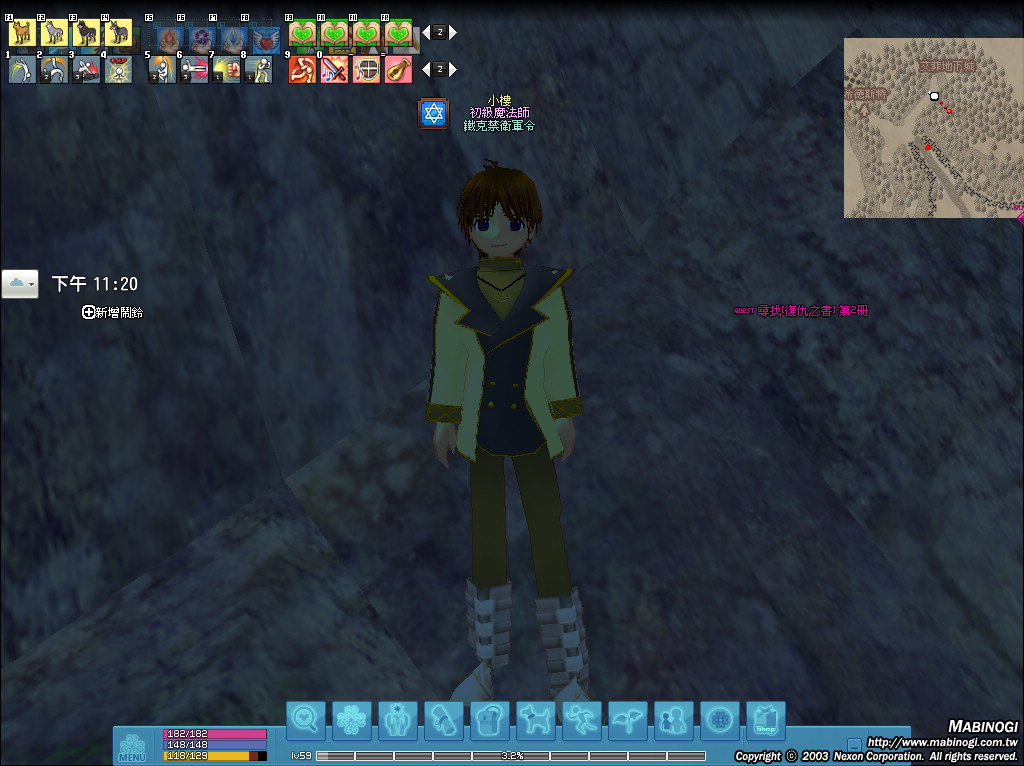Open the main MENU button
This screenshot has height=766, width=1024.
pyautogui.click(x=131, y=747)
